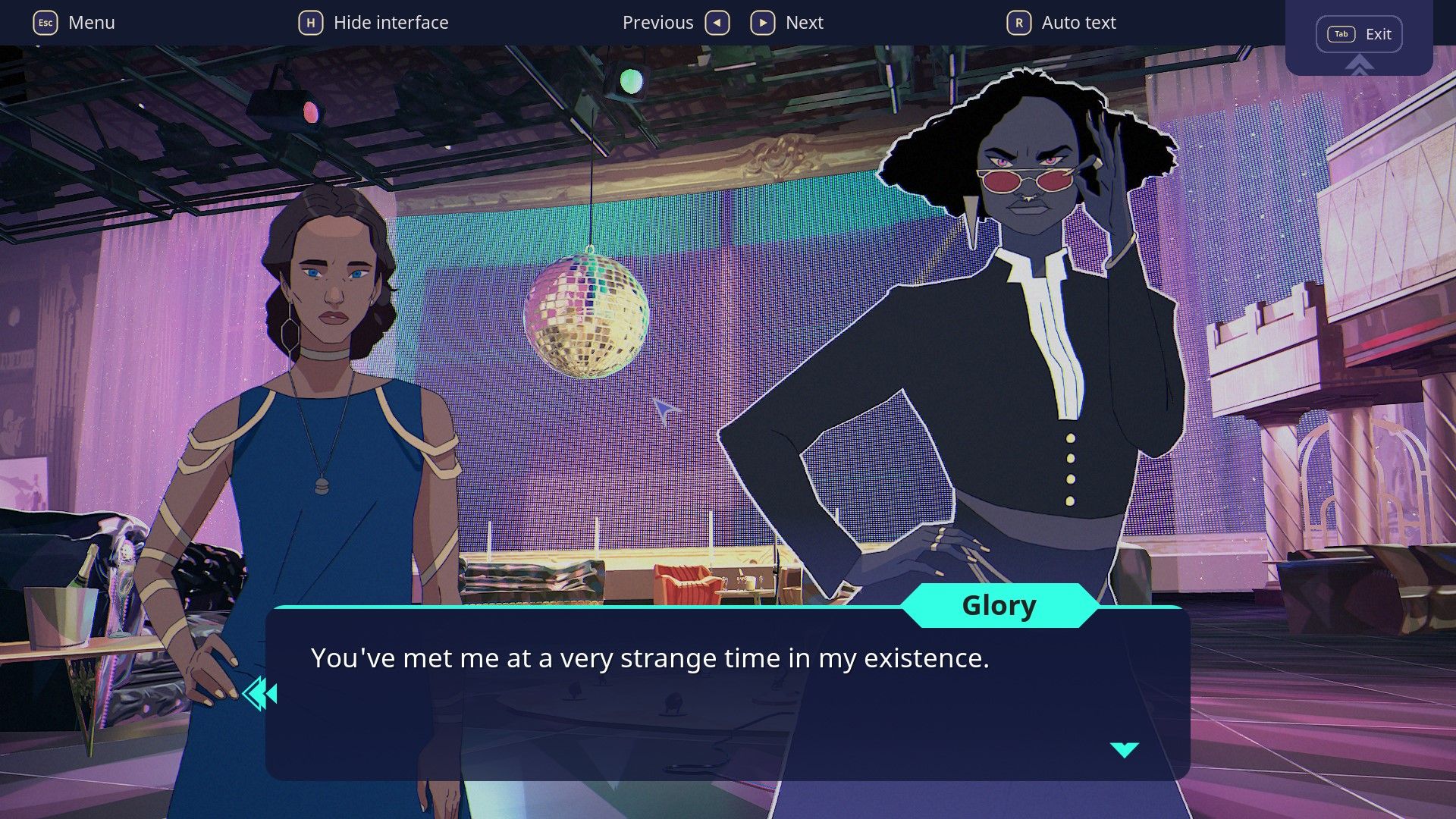Hide interface using the top bar option
This screenshot has width=1456, height=819.
click(x=373, y=23)
